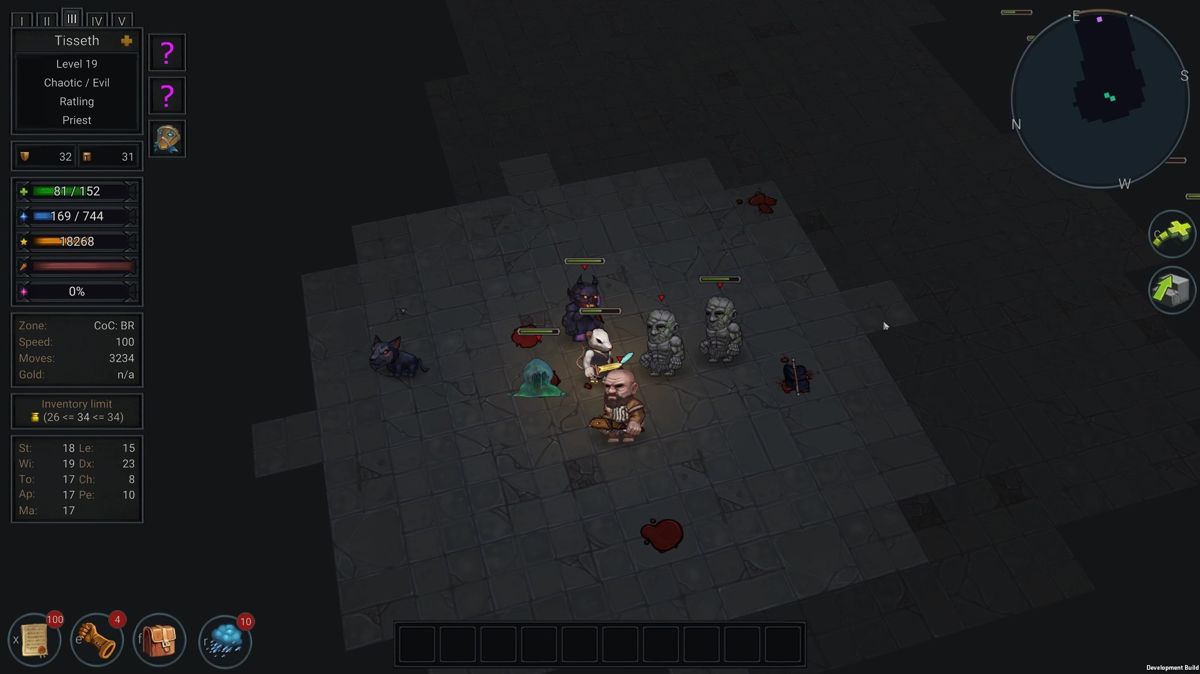
Task: Switch to party tab I
Action: click(x=22, y=21)
